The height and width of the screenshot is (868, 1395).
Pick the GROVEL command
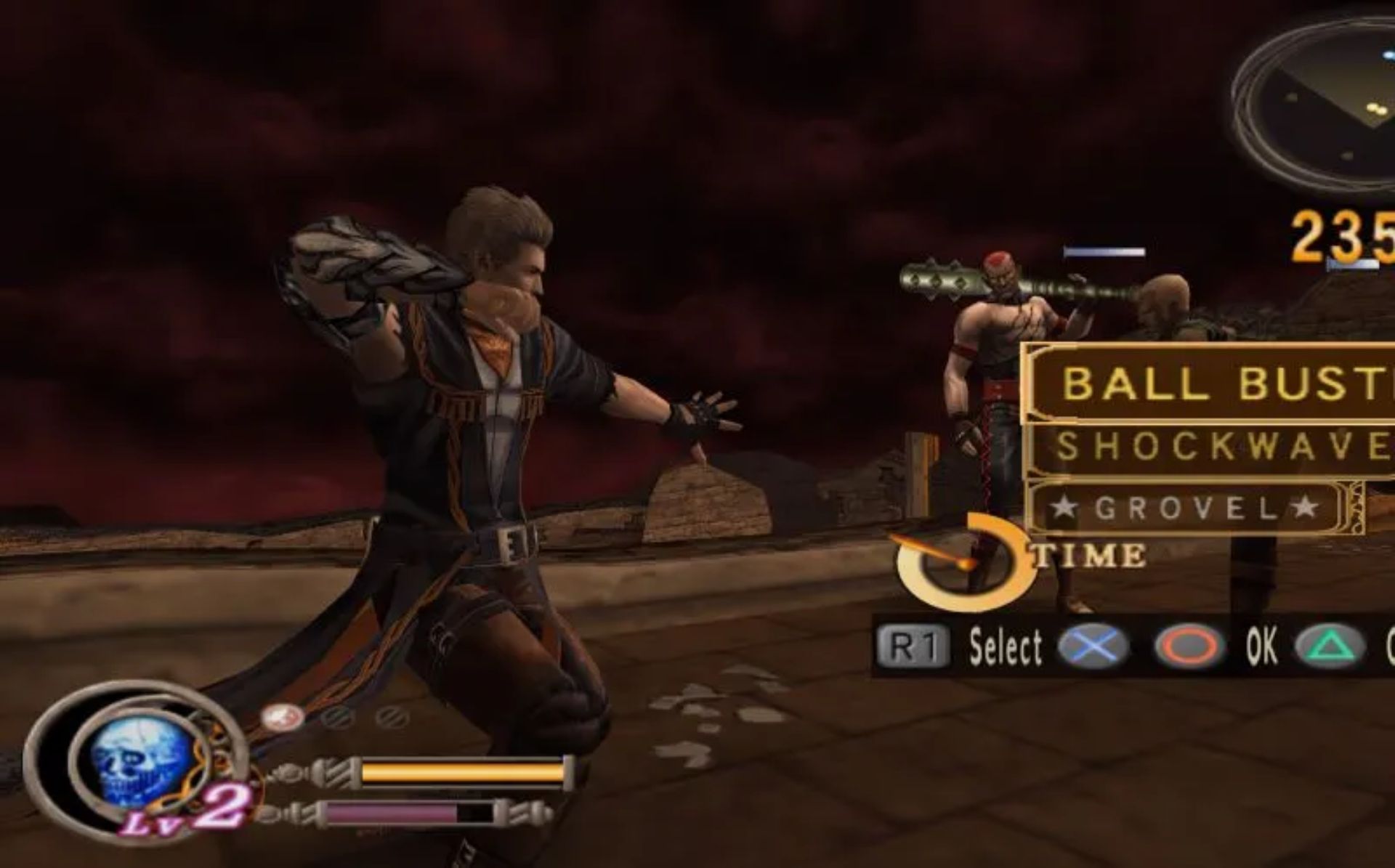click(x=1186, y=508)
